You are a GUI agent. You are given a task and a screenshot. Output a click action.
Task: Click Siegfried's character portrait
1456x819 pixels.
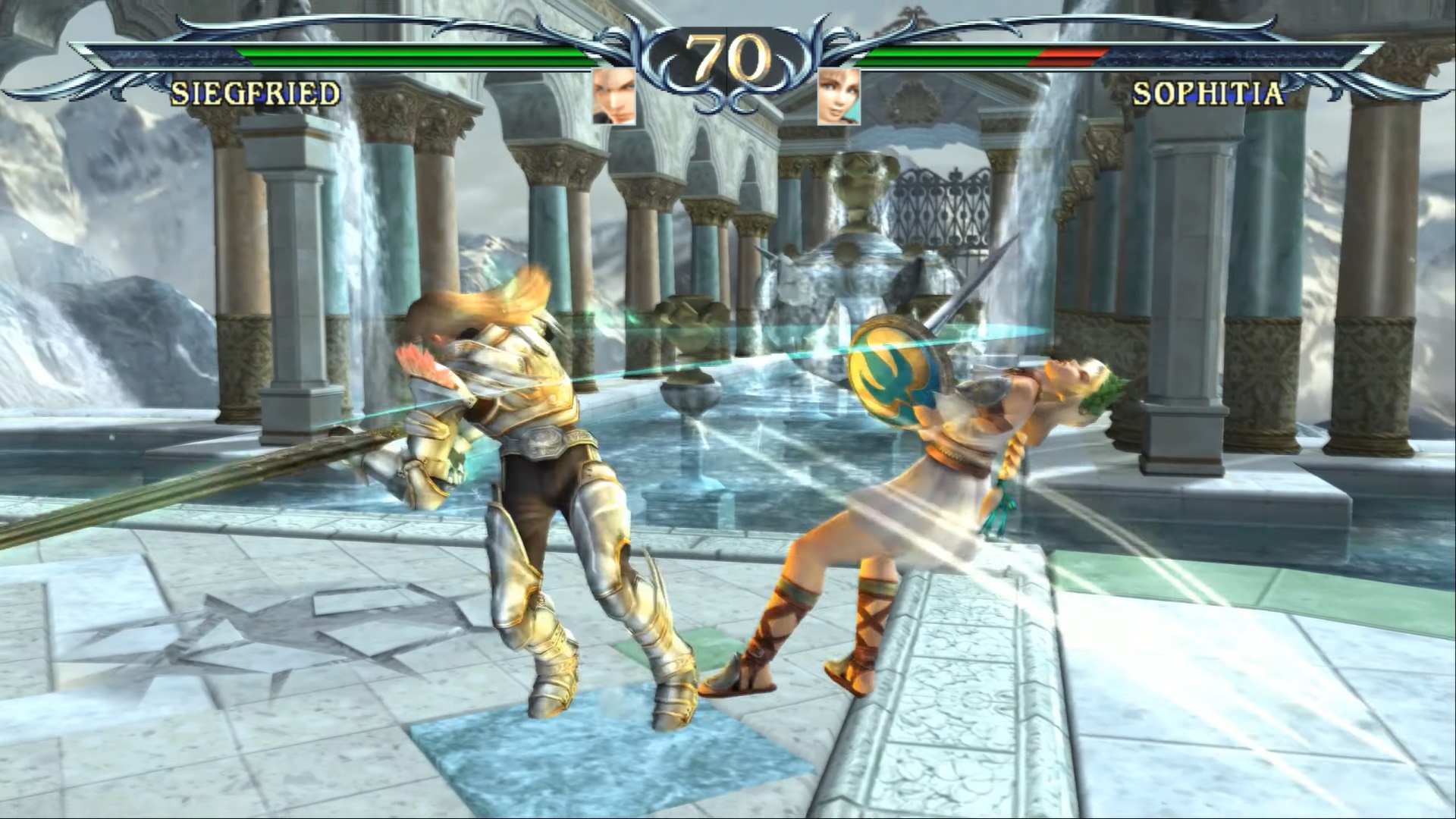click(613, 96)
